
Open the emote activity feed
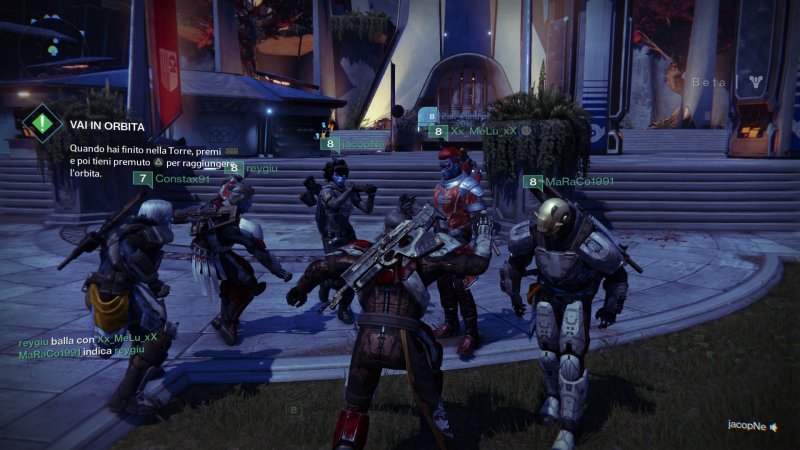(88, 345)
